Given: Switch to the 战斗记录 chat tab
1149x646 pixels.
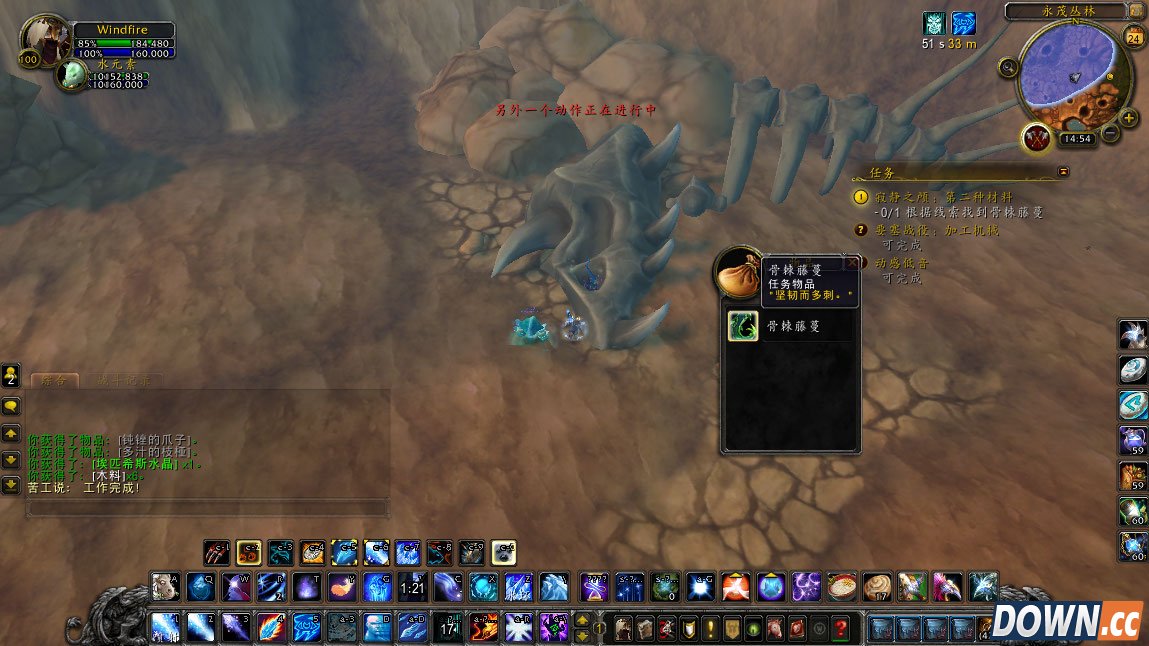Looking at the screenshot, I should coord(123,381).
